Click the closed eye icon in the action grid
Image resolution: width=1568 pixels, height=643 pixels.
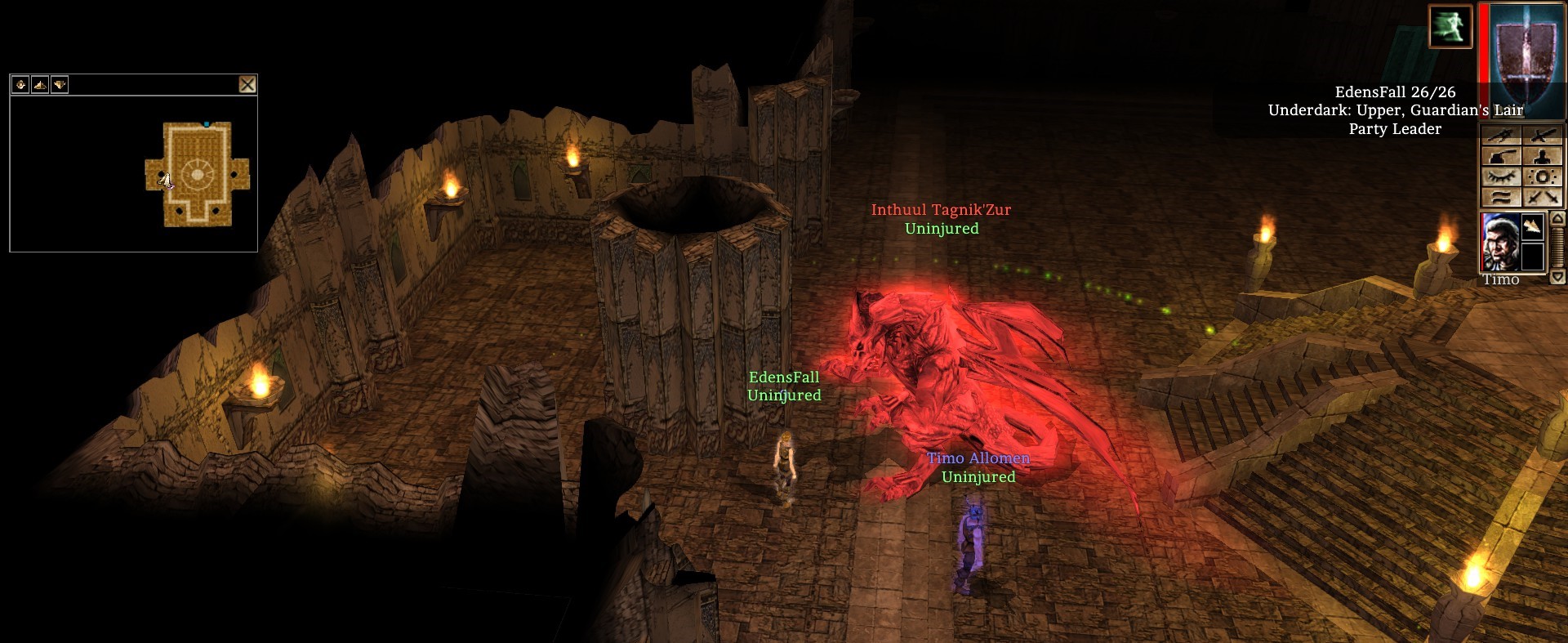tap(1501, 177)
